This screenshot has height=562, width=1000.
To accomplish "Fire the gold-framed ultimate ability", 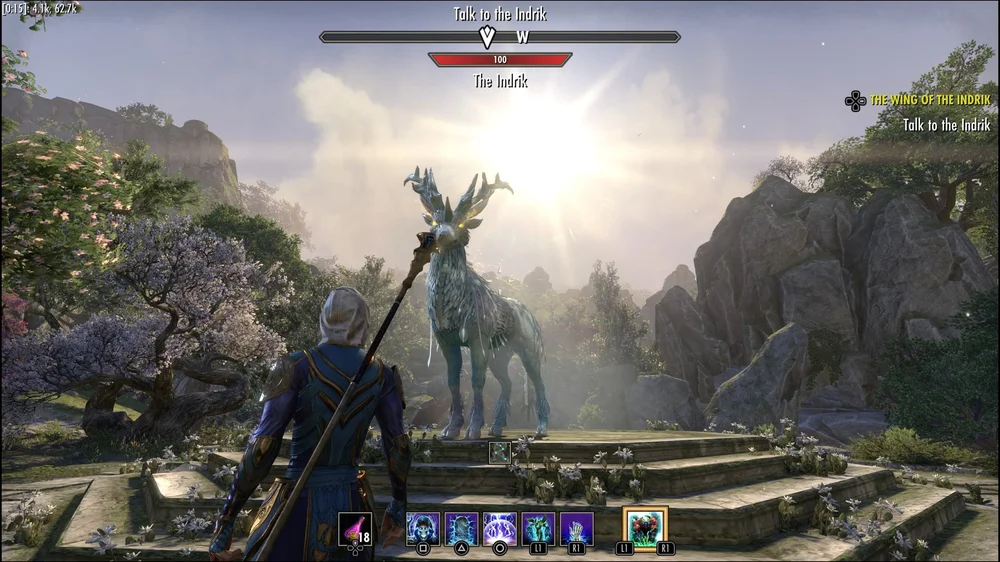I will (645, 527).
